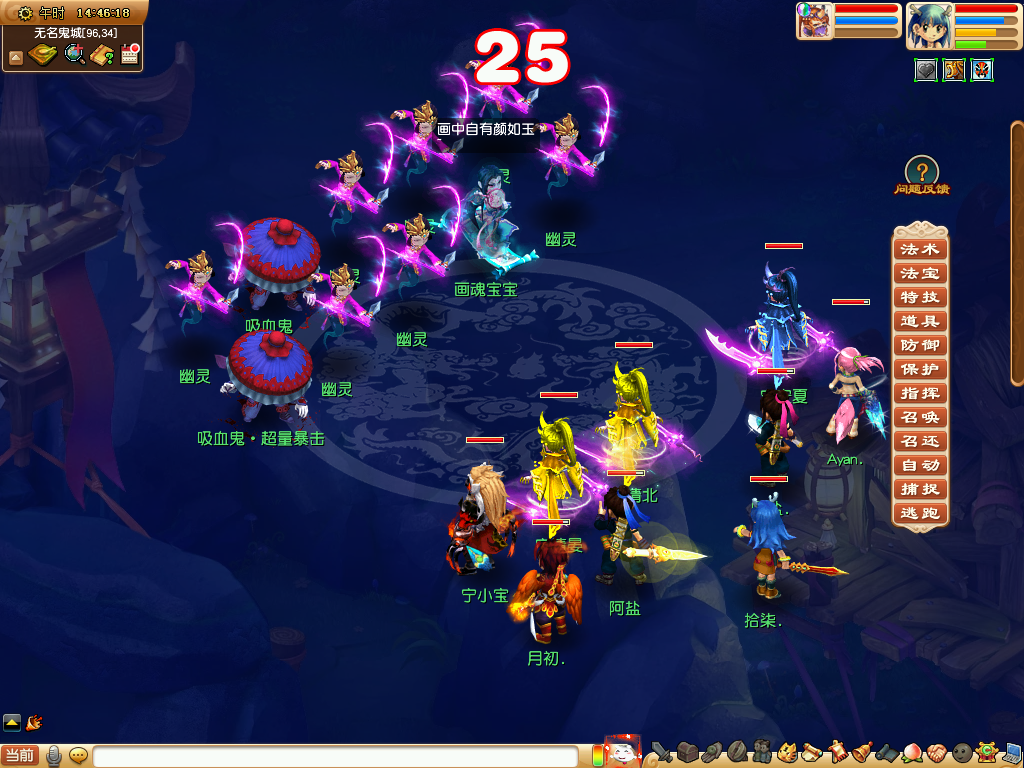Open the 问题反馈 feedback question-mark icon
This screenshot has width=1024, height=768.
921,173
